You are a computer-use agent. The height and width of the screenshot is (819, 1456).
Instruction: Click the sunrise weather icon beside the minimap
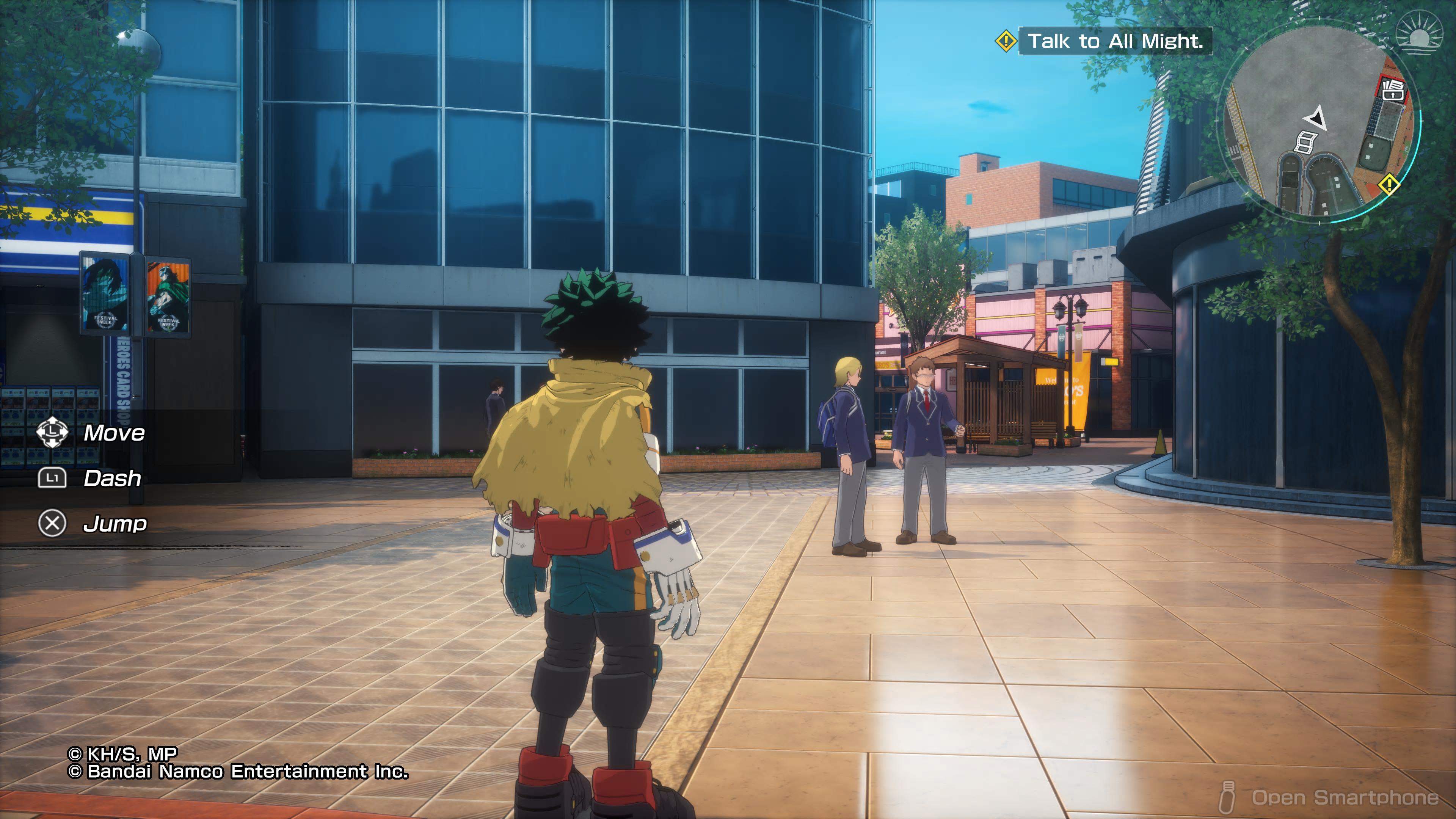point(1420,35)
